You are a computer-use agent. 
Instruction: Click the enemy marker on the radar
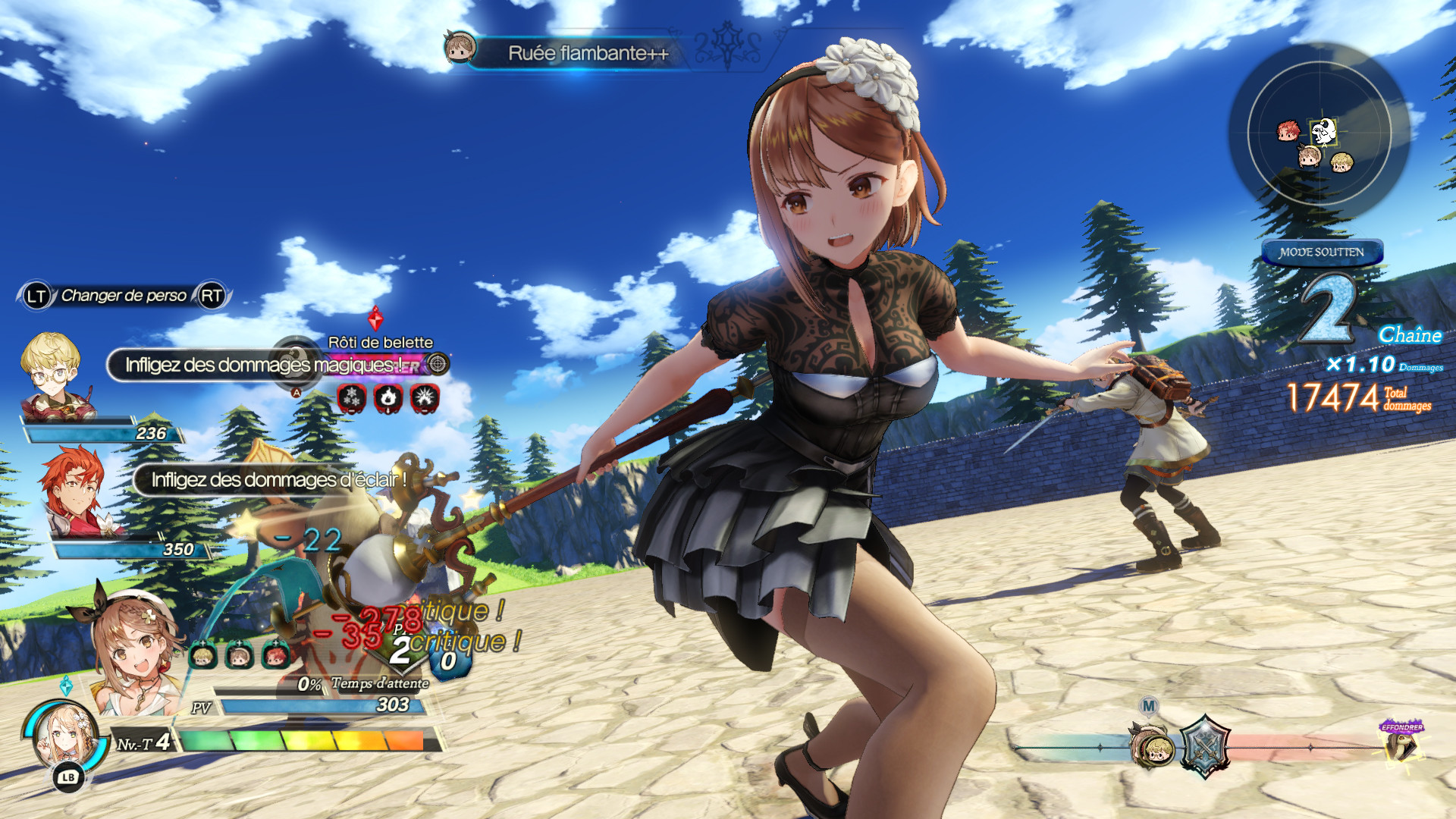coord(1323,131)
